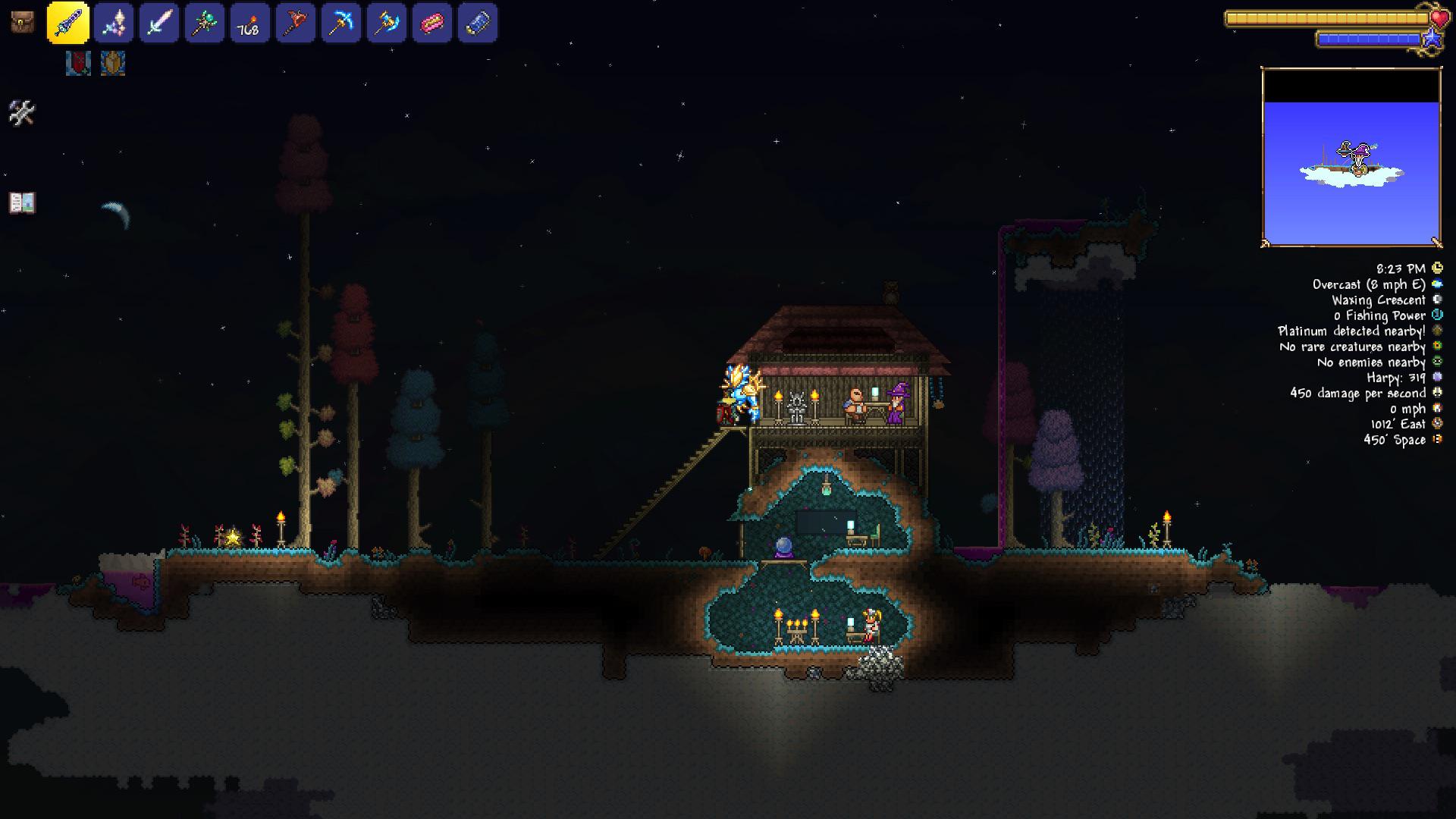This screenshot has width=1456, height=819.
Task: Select the blue pickaxe in hotbar slot seven
Action: click(340, 24)
